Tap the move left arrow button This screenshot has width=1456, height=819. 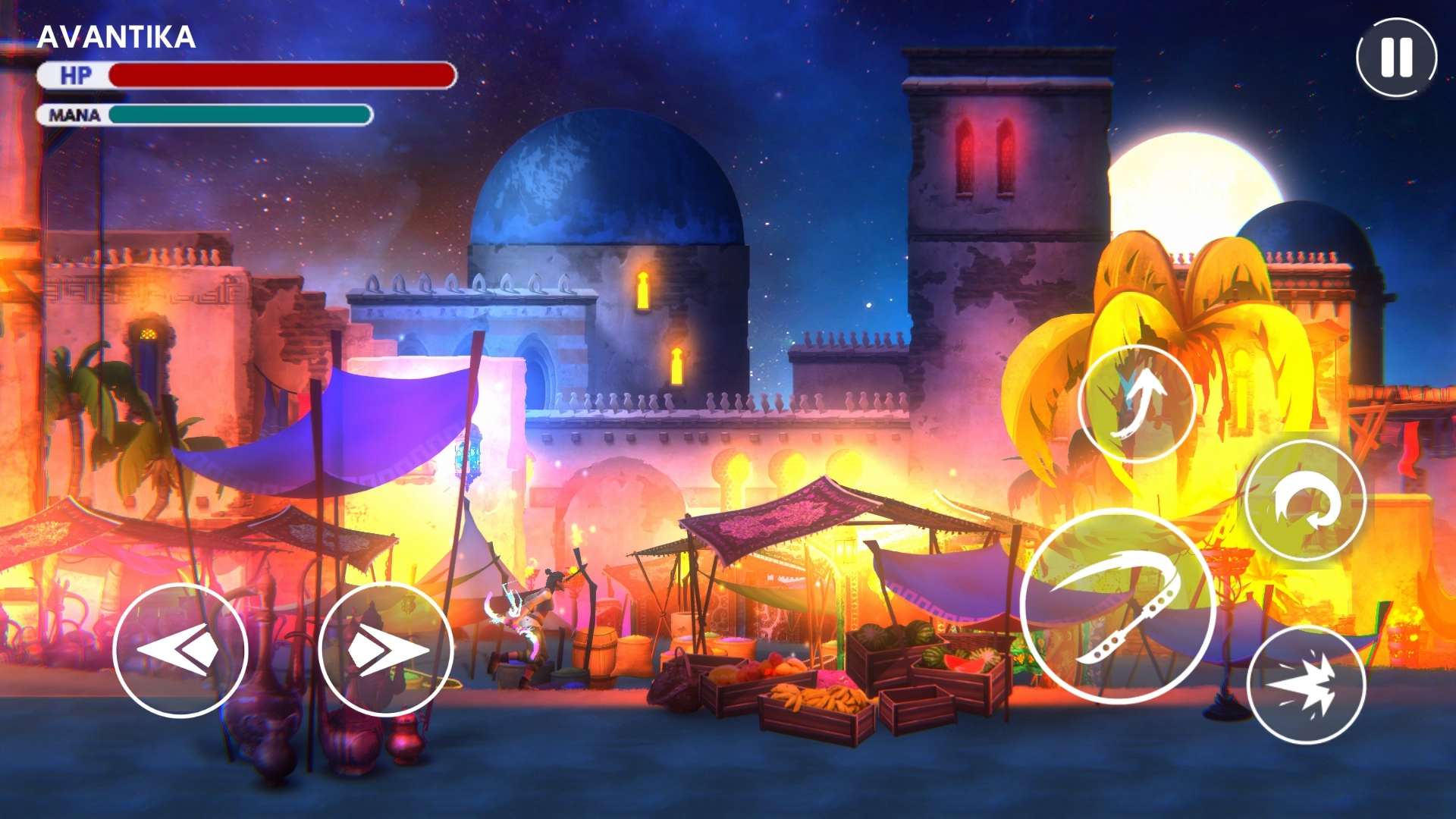click(x=180, y=650)
